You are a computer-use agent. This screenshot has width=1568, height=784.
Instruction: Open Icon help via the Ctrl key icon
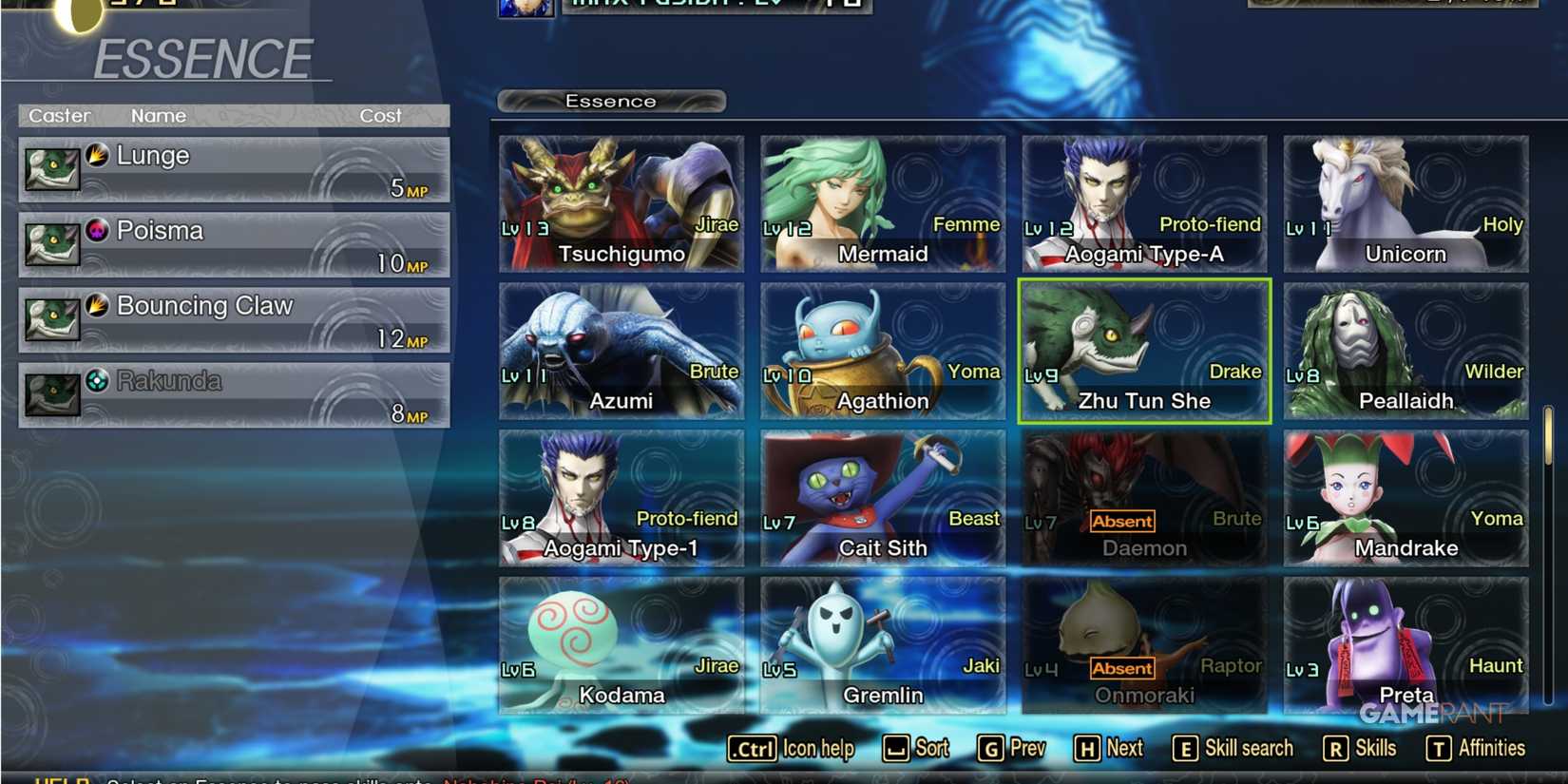751,749
